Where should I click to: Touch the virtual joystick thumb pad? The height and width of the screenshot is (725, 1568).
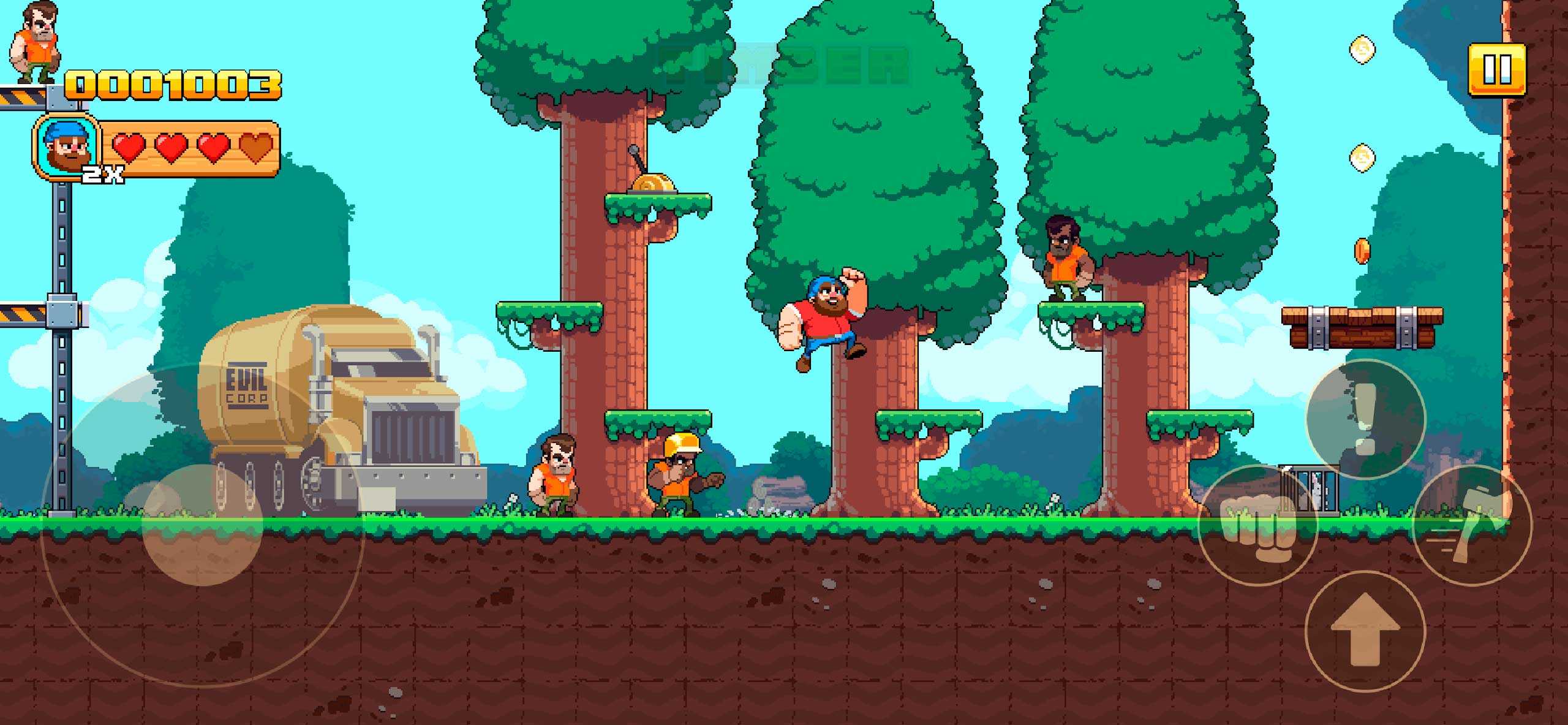pos(202,525)
